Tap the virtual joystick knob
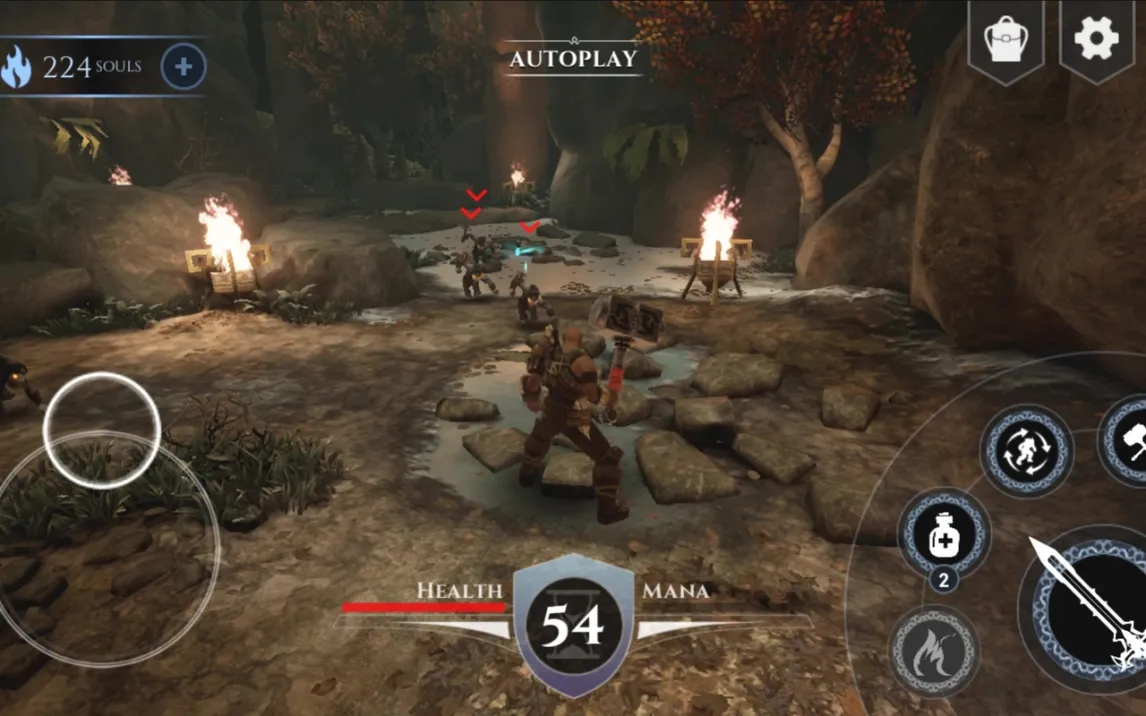Screen dimensions: 1146x716 pyautogui.click(x=101, y=430)
